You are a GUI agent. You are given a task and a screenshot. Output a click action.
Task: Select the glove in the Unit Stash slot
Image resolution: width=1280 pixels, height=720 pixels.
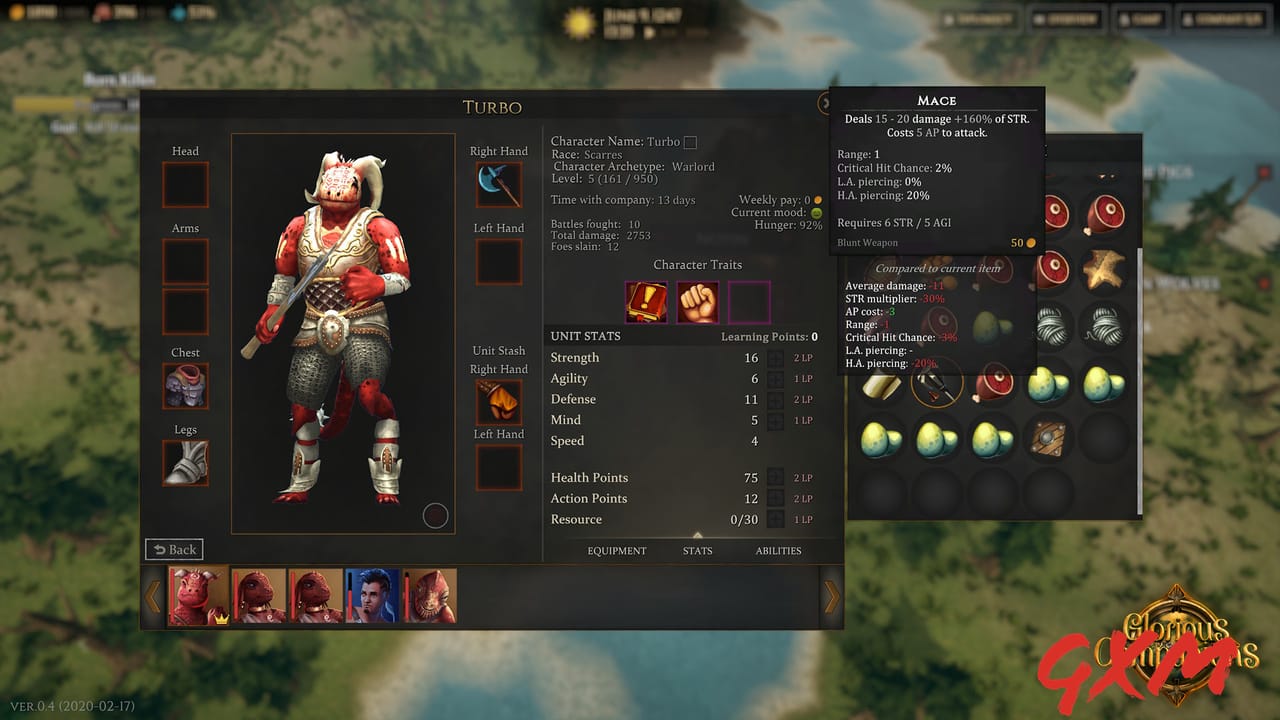pos(497,401)
